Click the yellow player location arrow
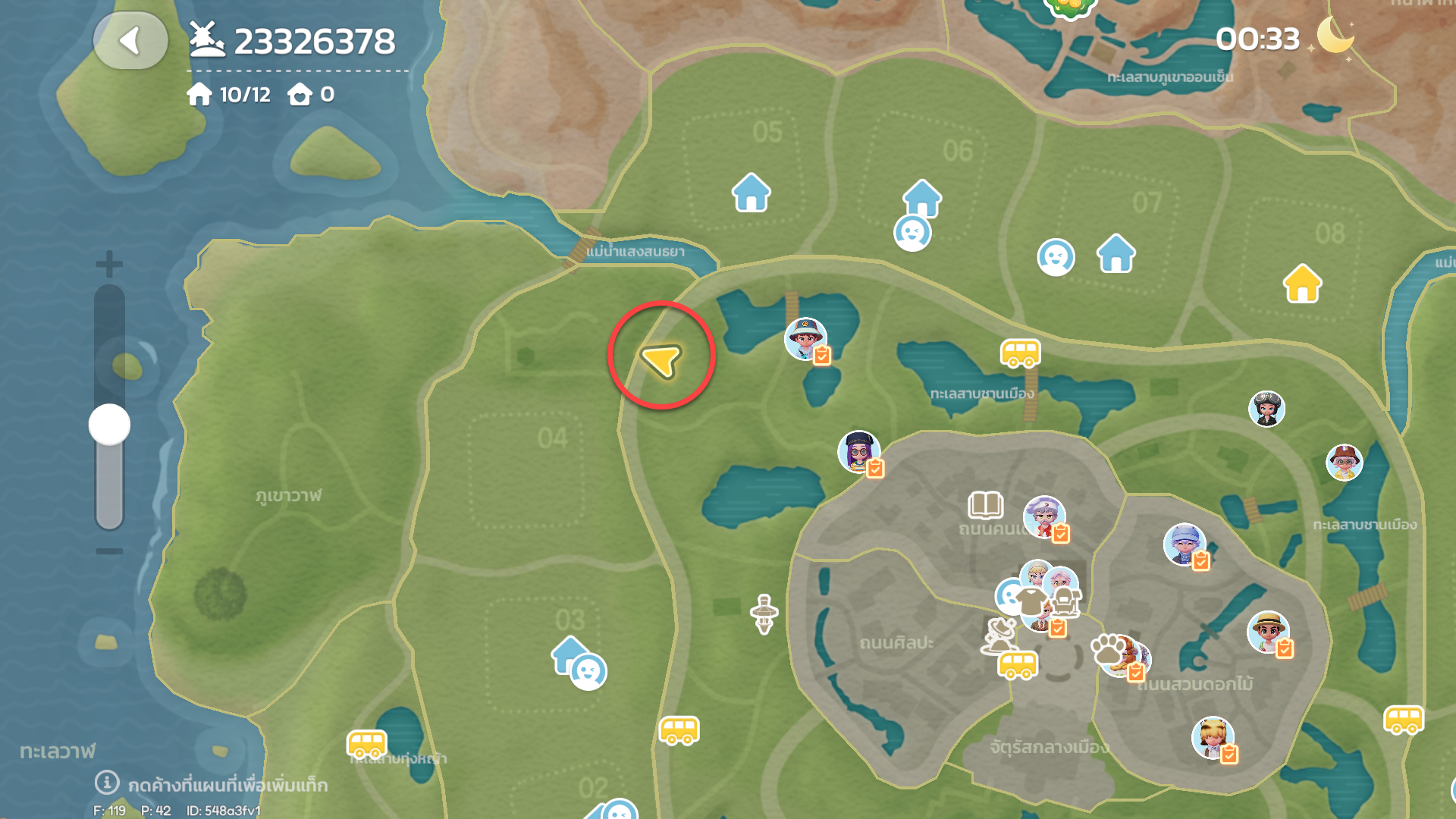This screenshot has height=819, width=1456. (661, 359)
